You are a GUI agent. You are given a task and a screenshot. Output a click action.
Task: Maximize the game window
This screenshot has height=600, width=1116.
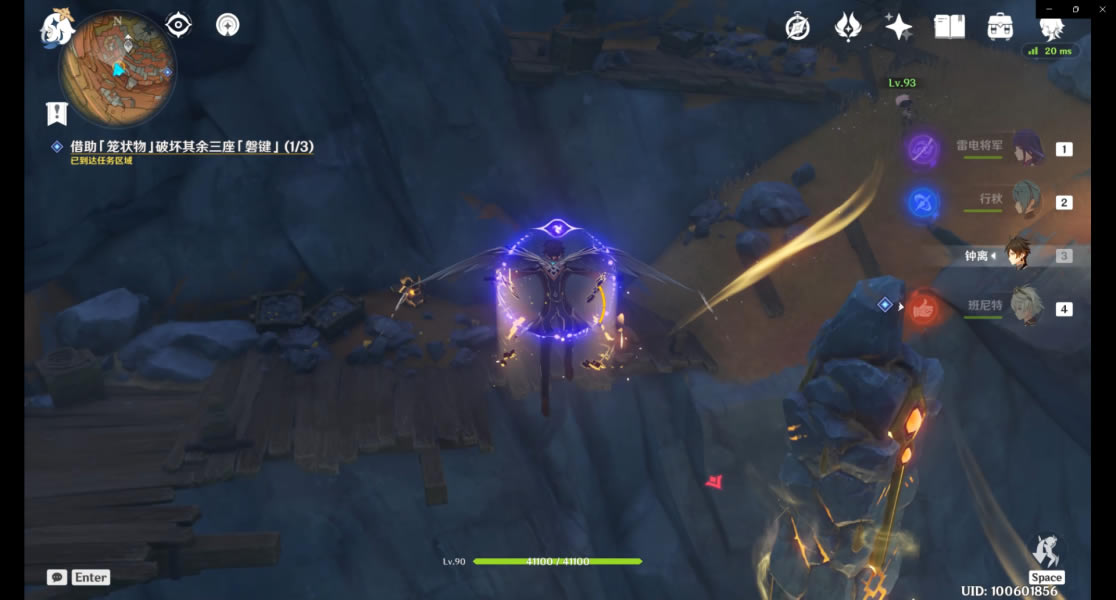pyautogui.click(x=1076, y=9)
